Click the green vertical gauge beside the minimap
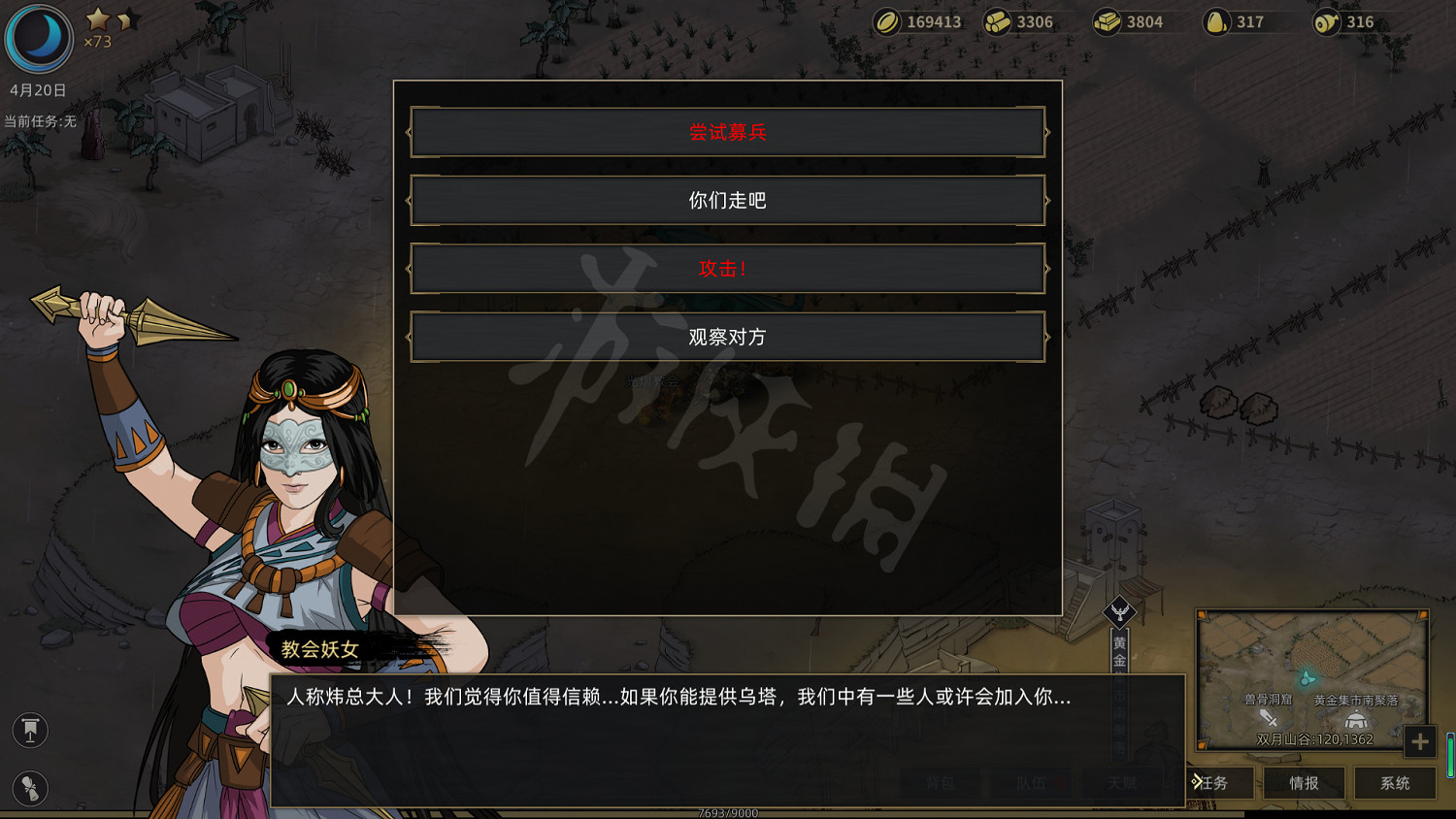 [x=1450, y=754]
